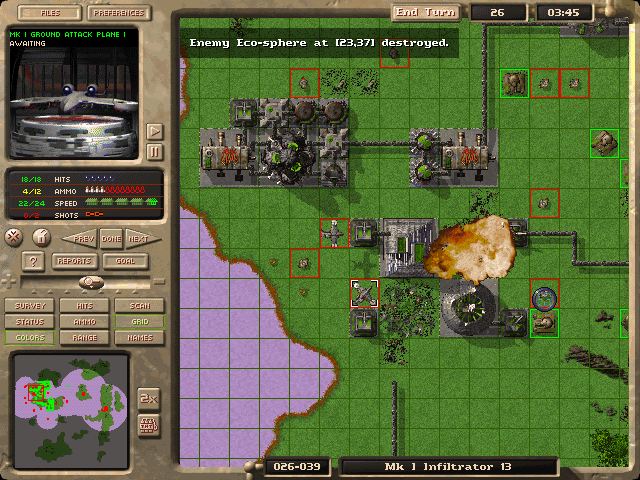640x480 pixels.
Task: Toggle the Survey overlay
Action: 30,306
